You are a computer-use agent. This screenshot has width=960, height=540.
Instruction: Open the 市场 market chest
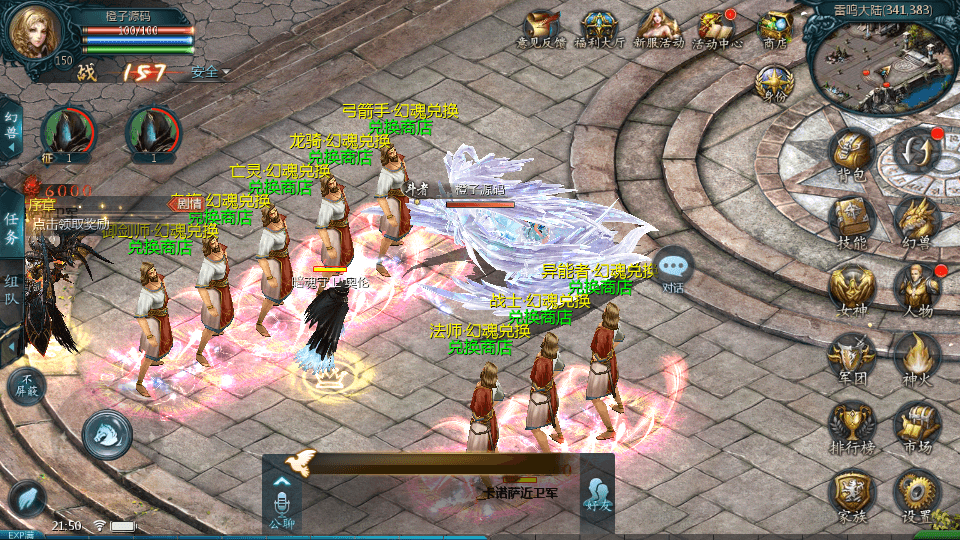click(x=917, y=424)
